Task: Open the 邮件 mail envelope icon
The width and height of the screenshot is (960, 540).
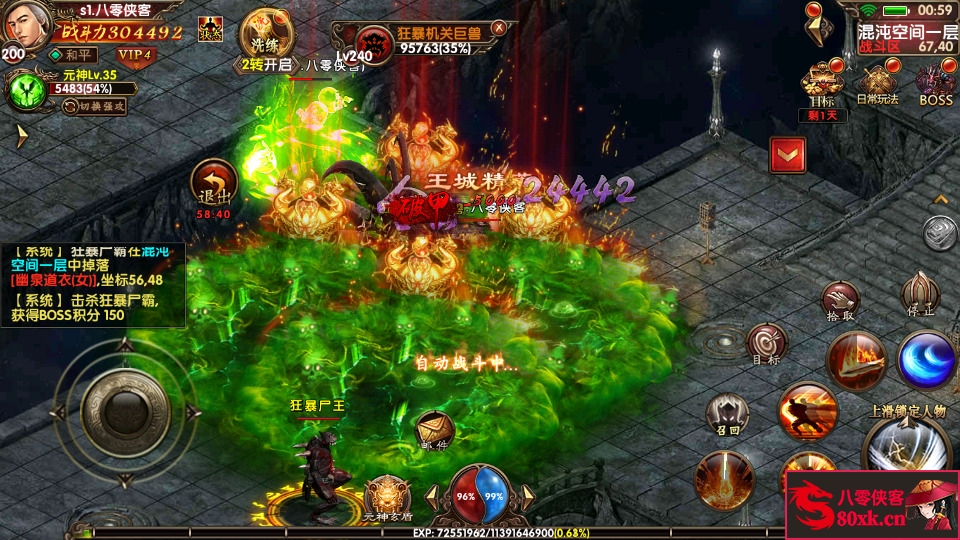Action: pyautogui.click(x=435, y=430)
